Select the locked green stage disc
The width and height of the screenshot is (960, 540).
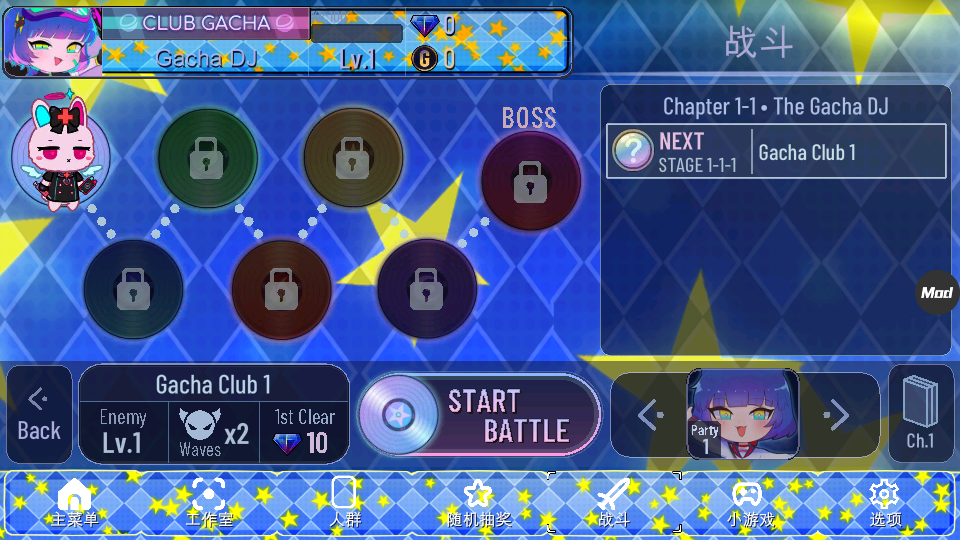(x=208, y=158)
